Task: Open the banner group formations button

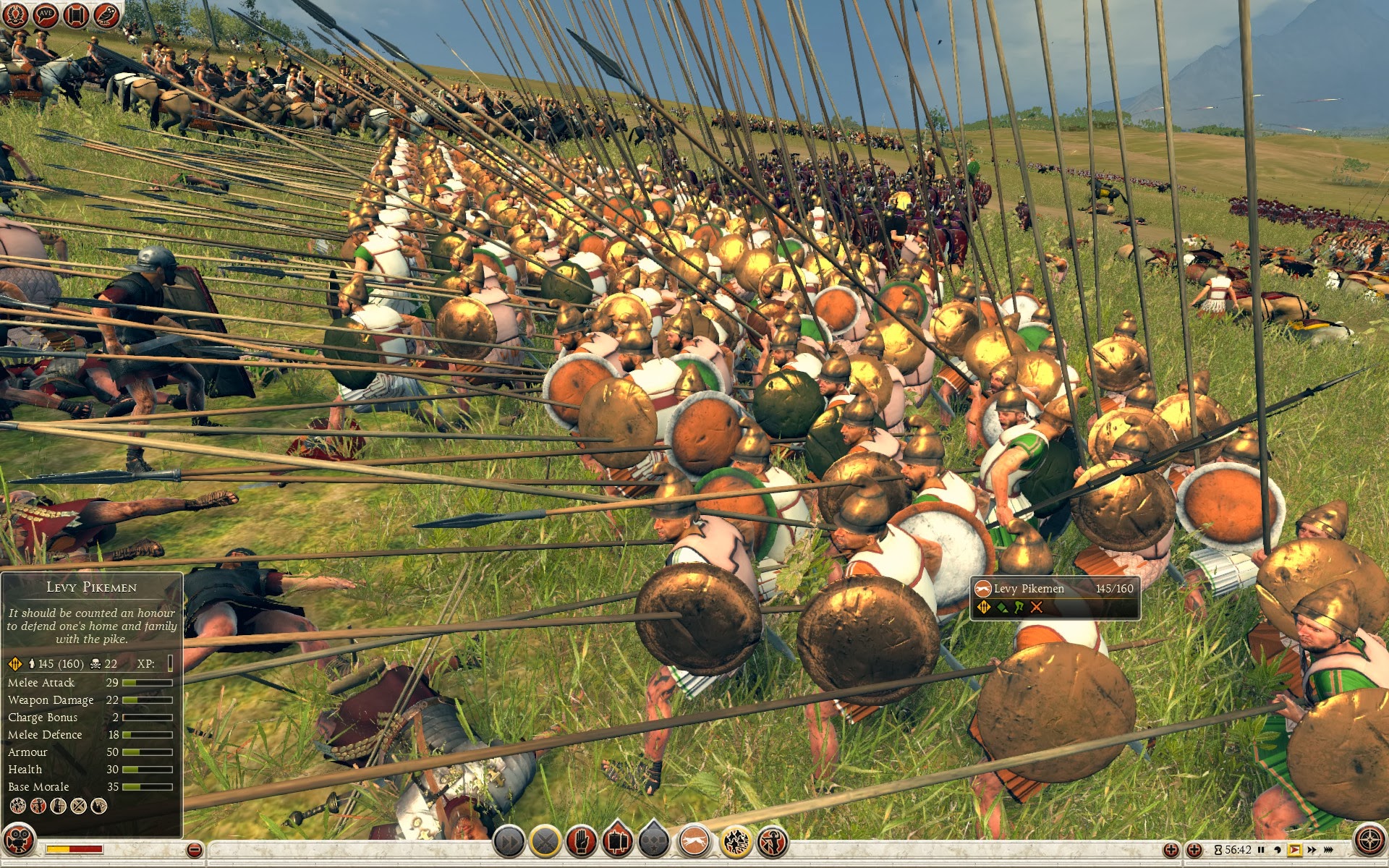Action: [617, 842]
